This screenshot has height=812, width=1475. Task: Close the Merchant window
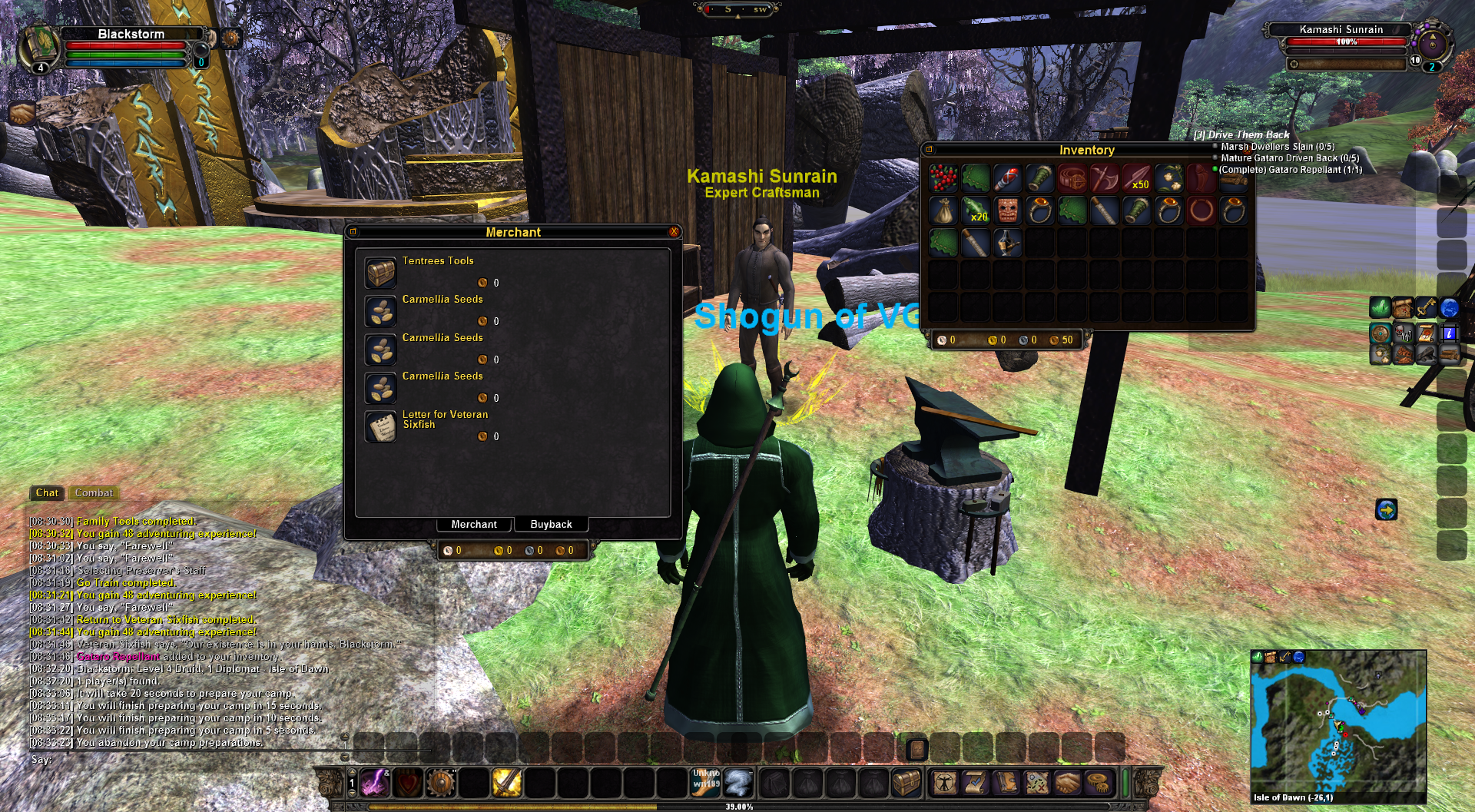pos(674,232)
